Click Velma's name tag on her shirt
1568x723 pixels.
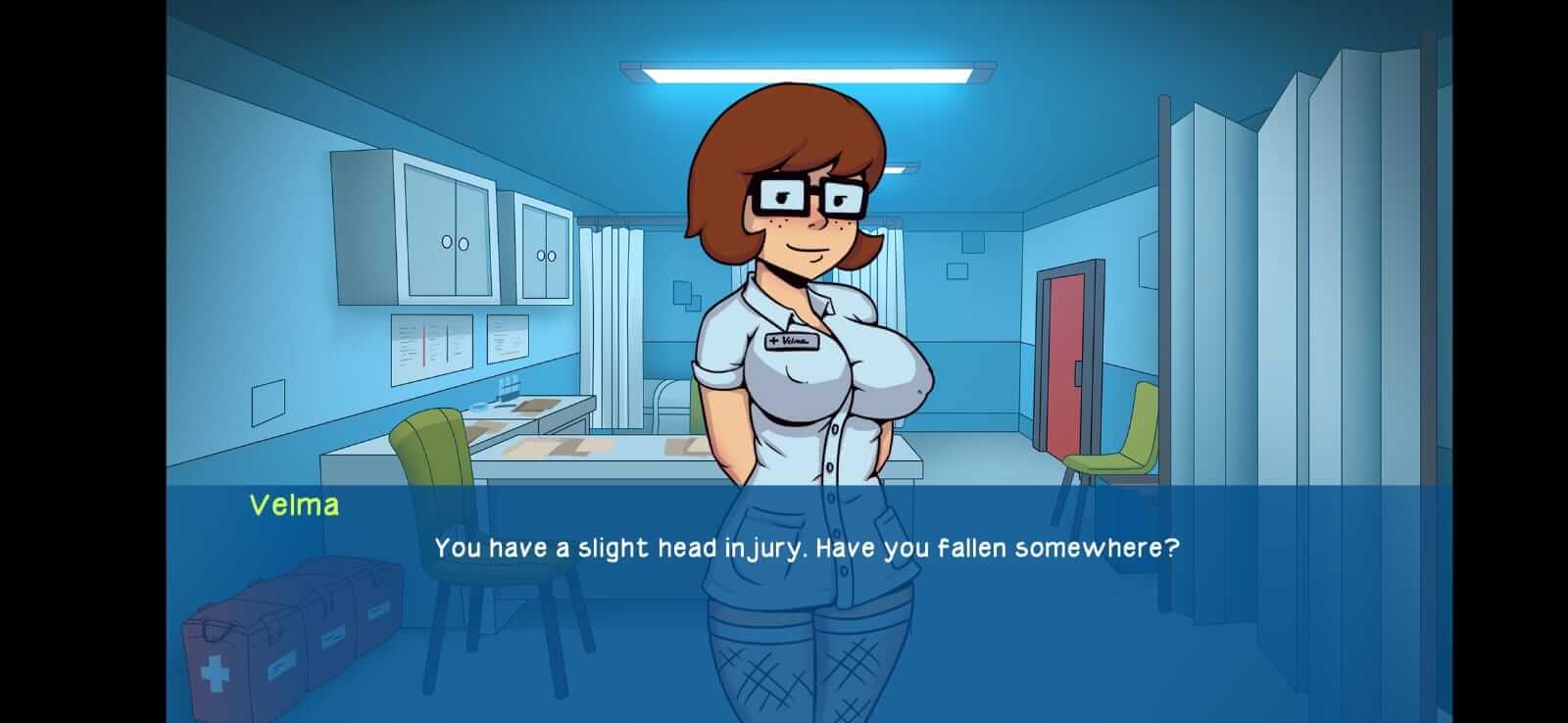[790, 340]
